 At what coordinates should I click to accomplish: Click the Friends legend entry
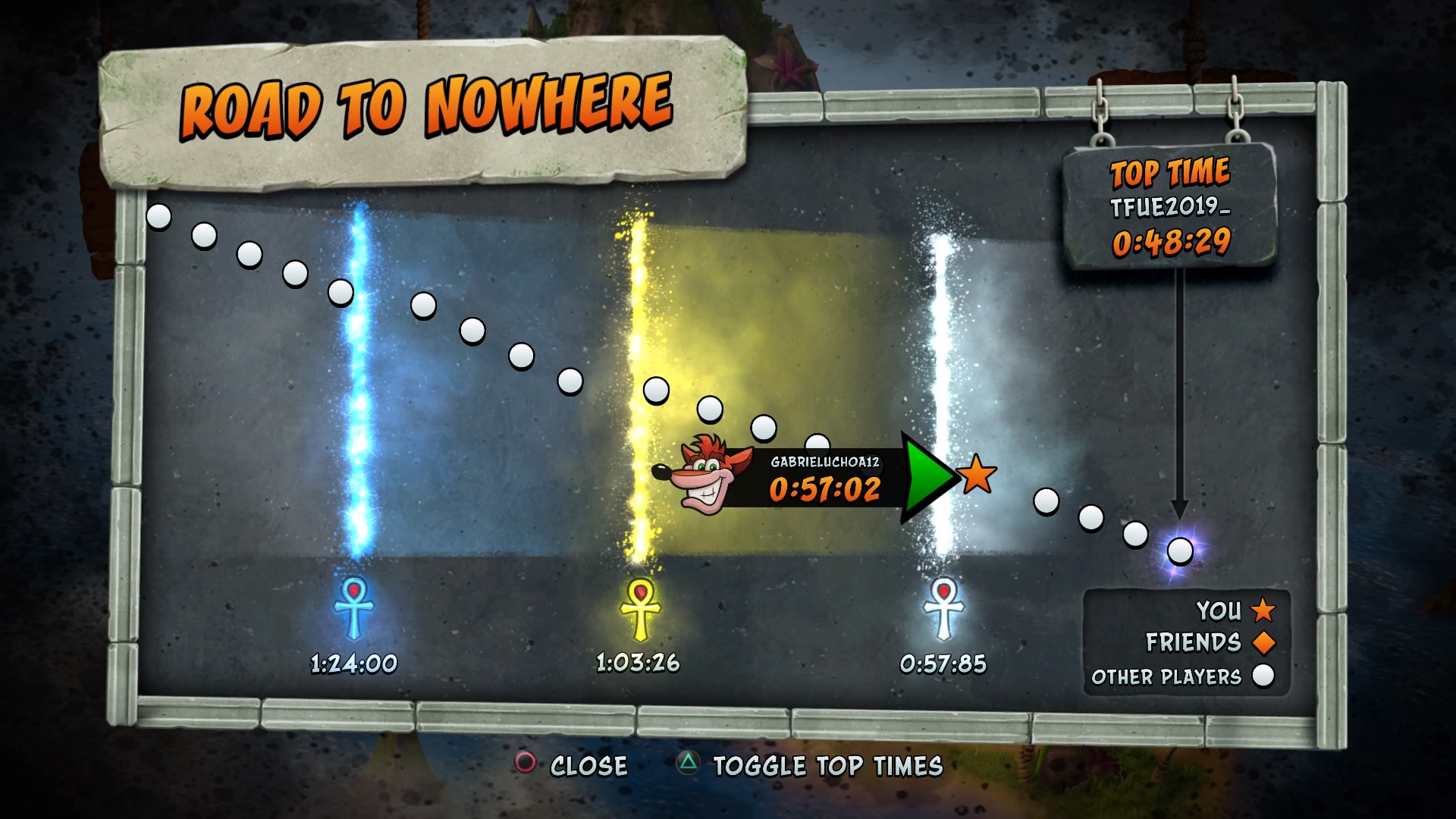pyautogui.click(x=1210, y=642)
